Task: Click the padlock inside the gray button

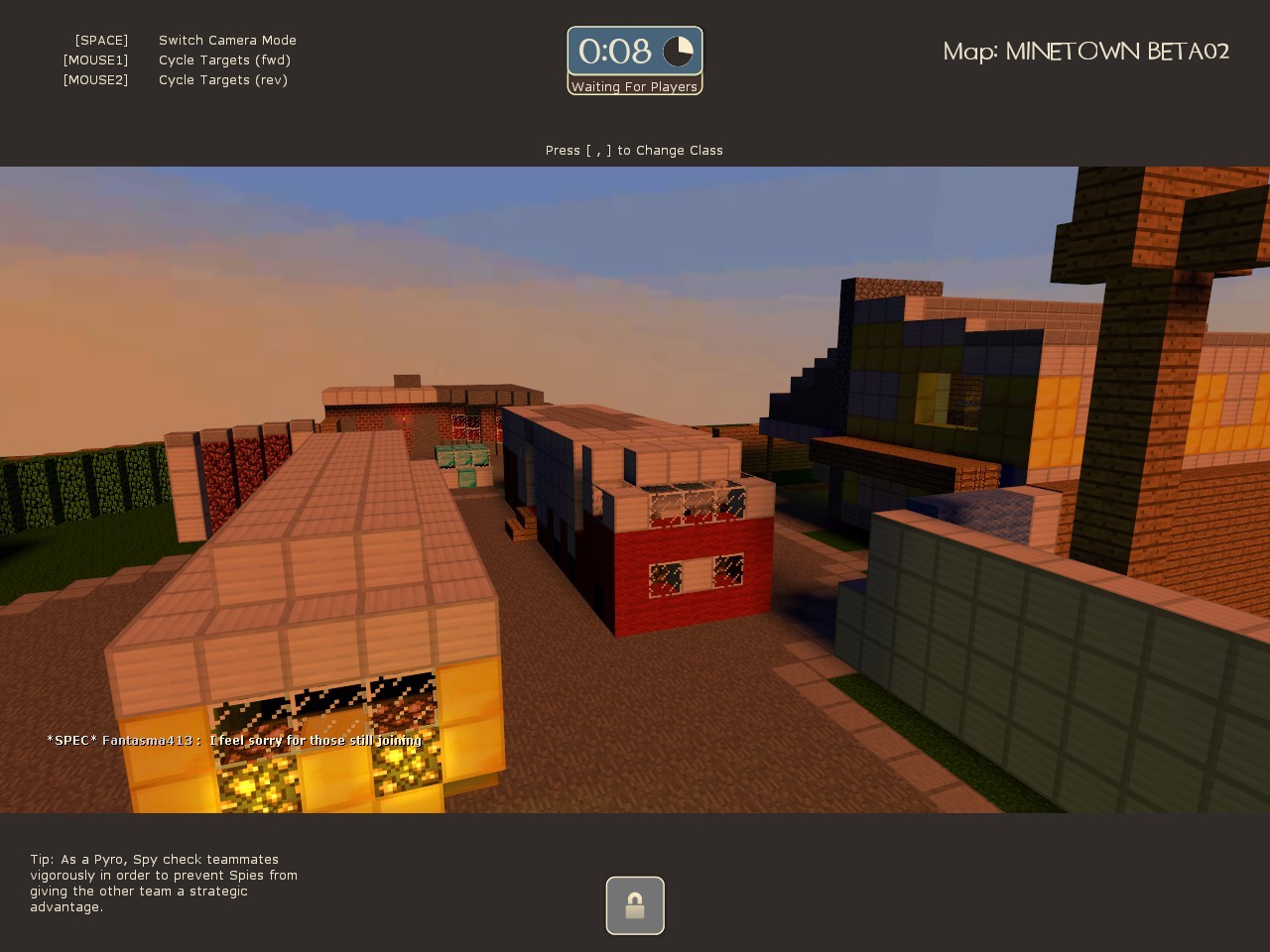Action: 635,904
